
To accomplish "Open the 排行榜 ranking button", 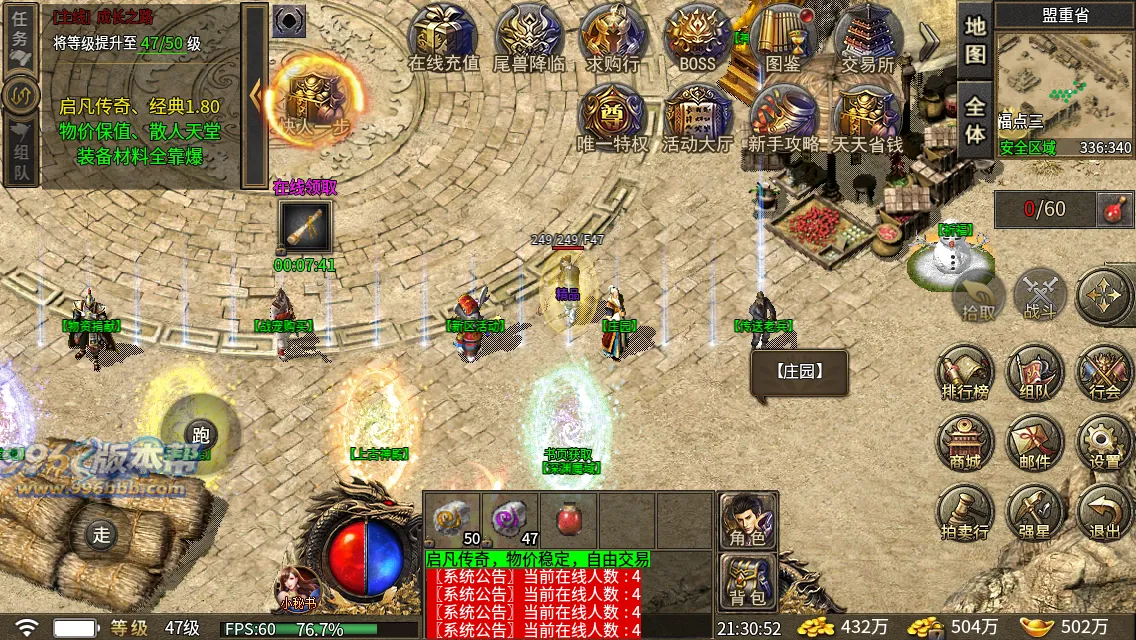I will click(x=965, y=372).
